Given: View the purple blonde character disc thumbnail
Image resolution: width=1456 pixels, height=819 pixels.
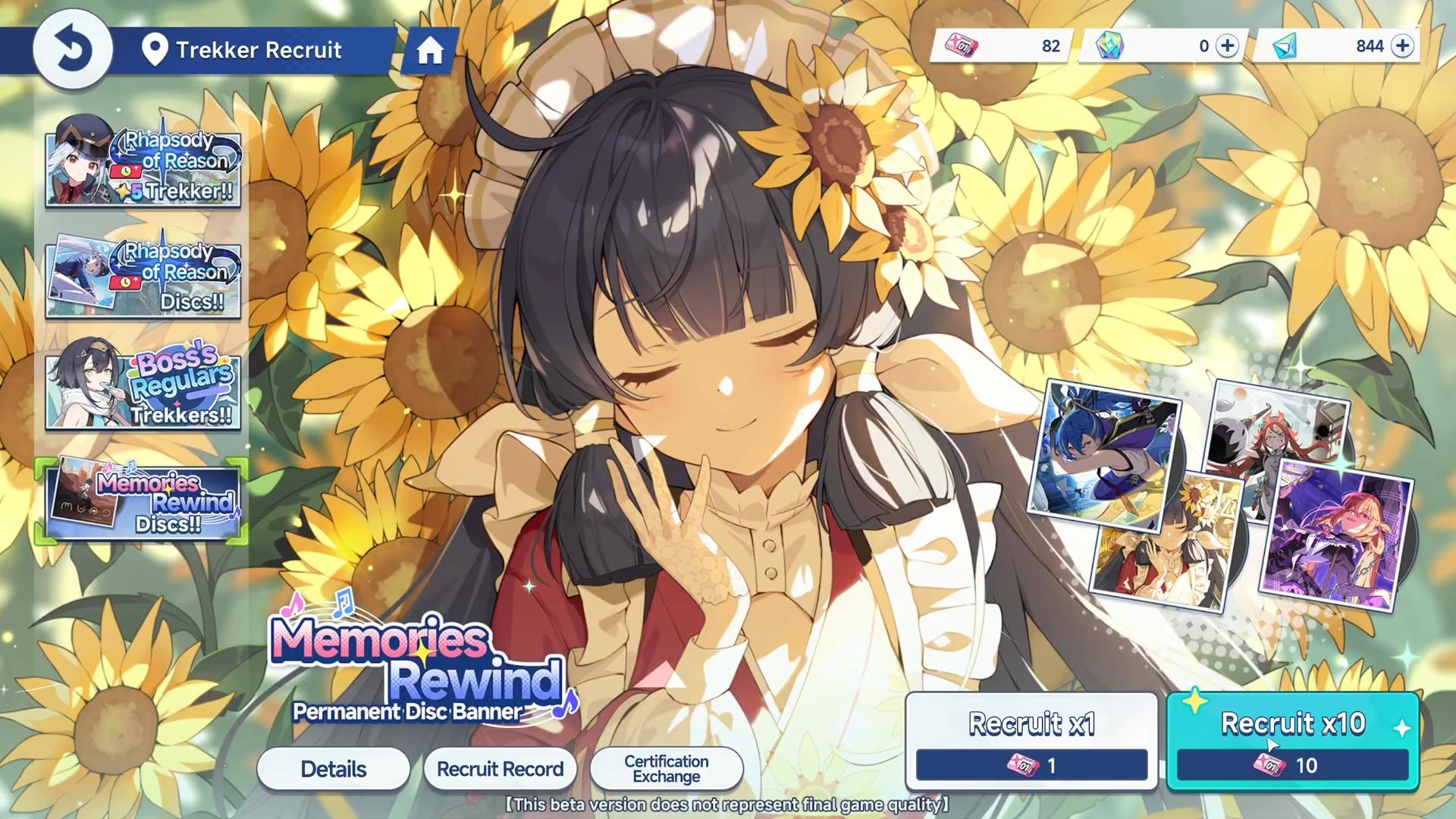Looking at the screenshot, I should point(1335,535).
